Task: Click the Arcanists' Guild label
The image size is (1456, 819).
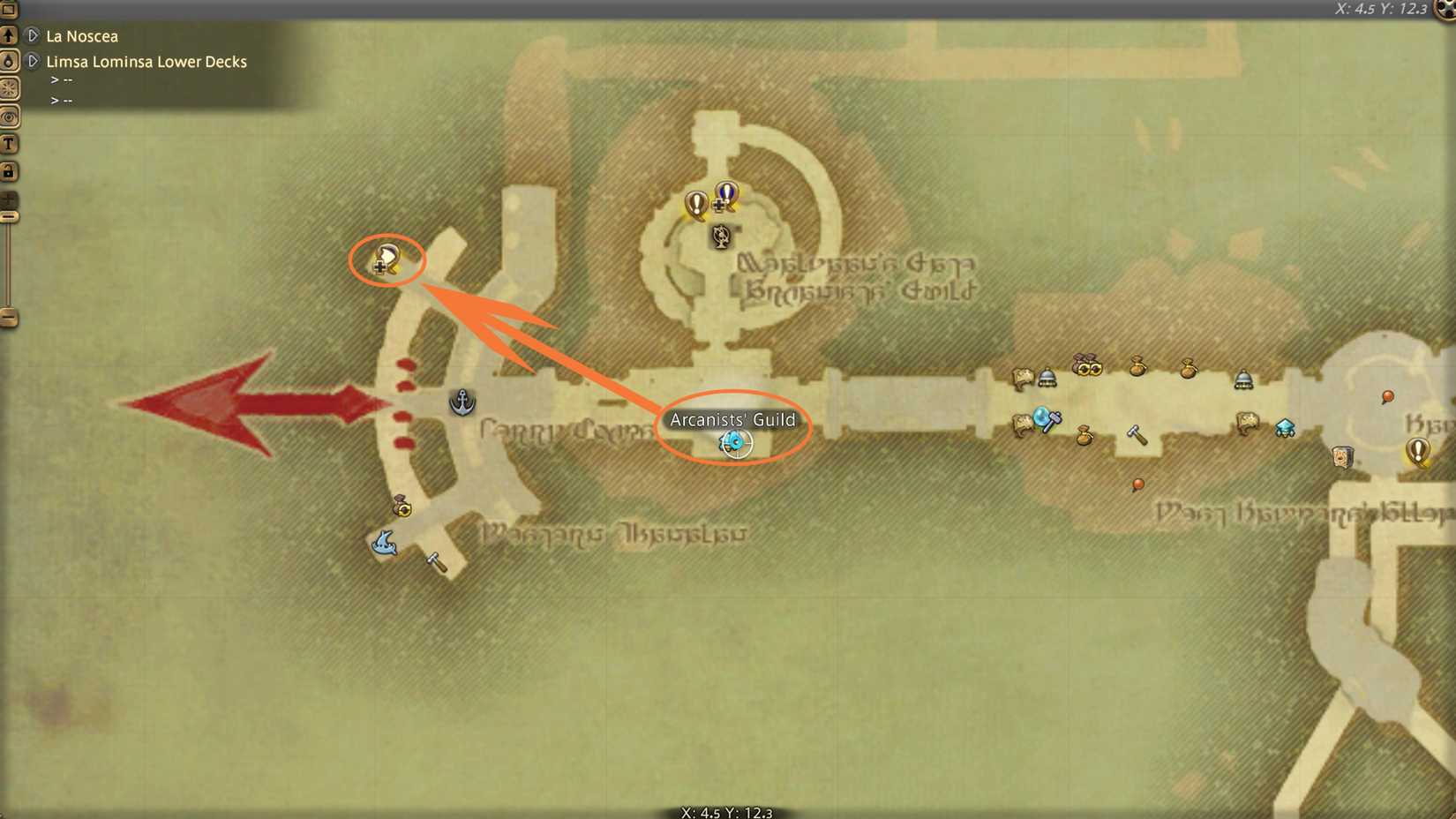Action: pos(733,421)
